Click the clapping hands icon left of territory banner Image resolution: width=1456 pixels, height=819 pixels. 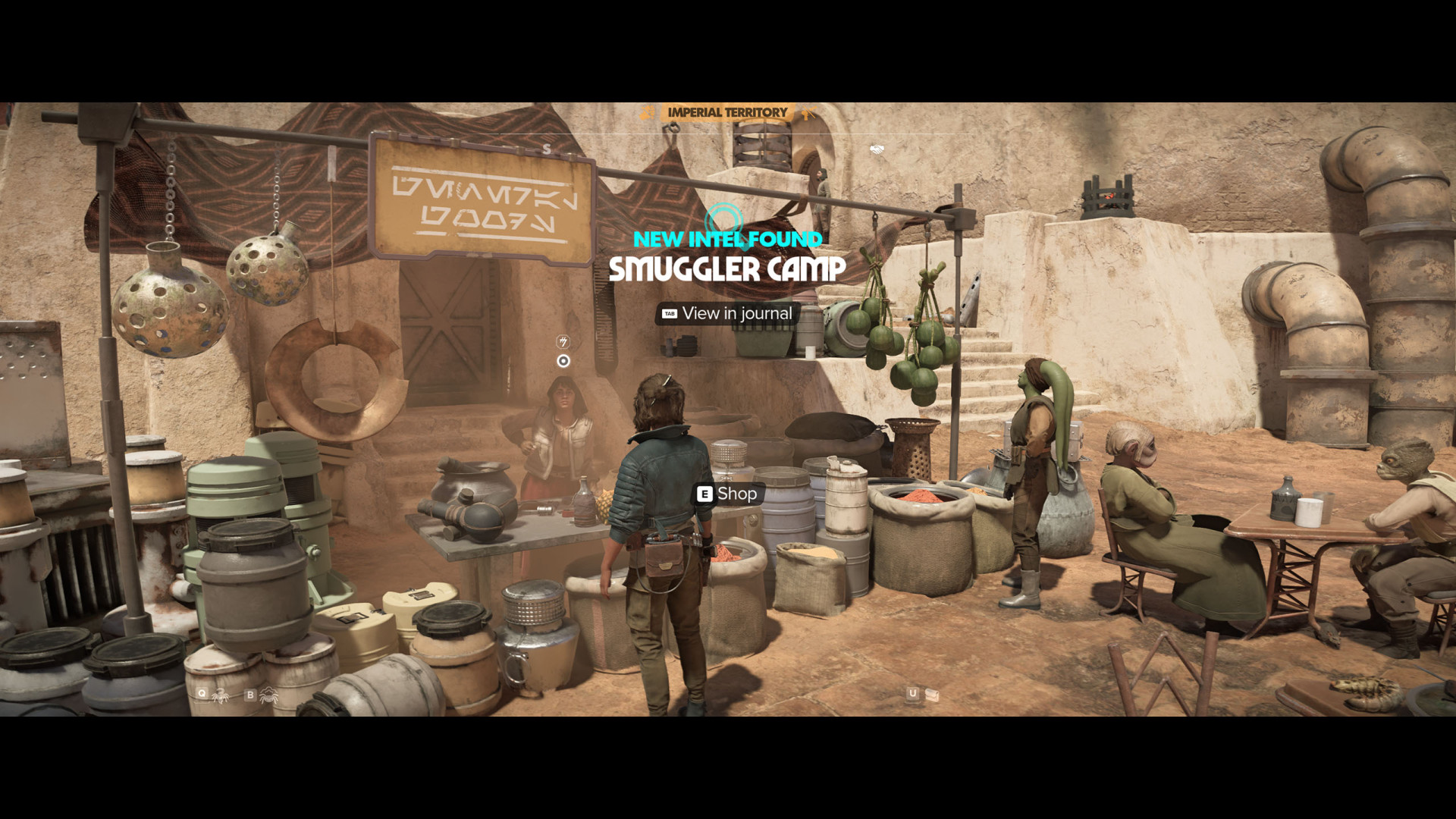[646, 113]
